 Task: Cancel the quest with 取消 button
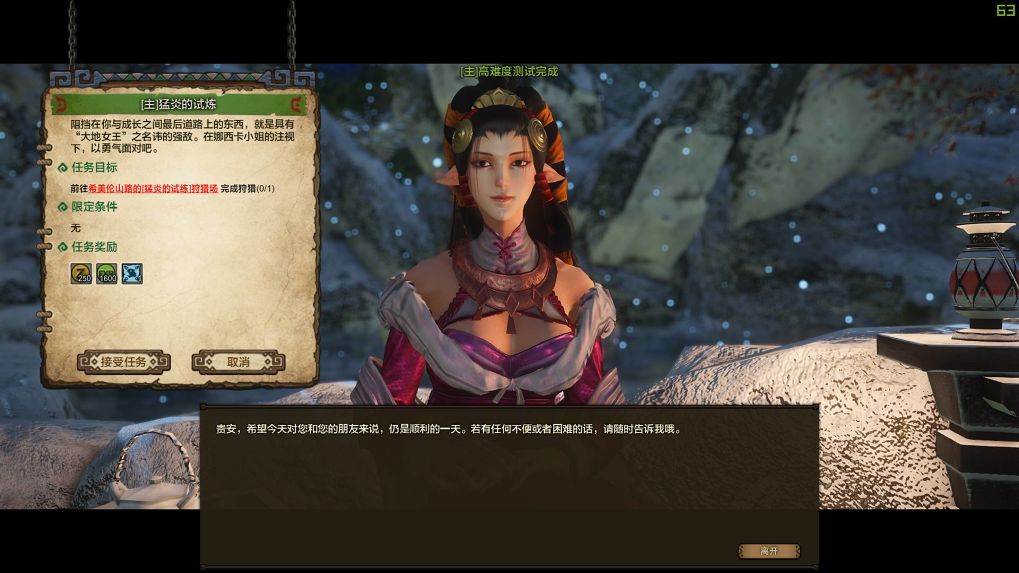[238, 362]
